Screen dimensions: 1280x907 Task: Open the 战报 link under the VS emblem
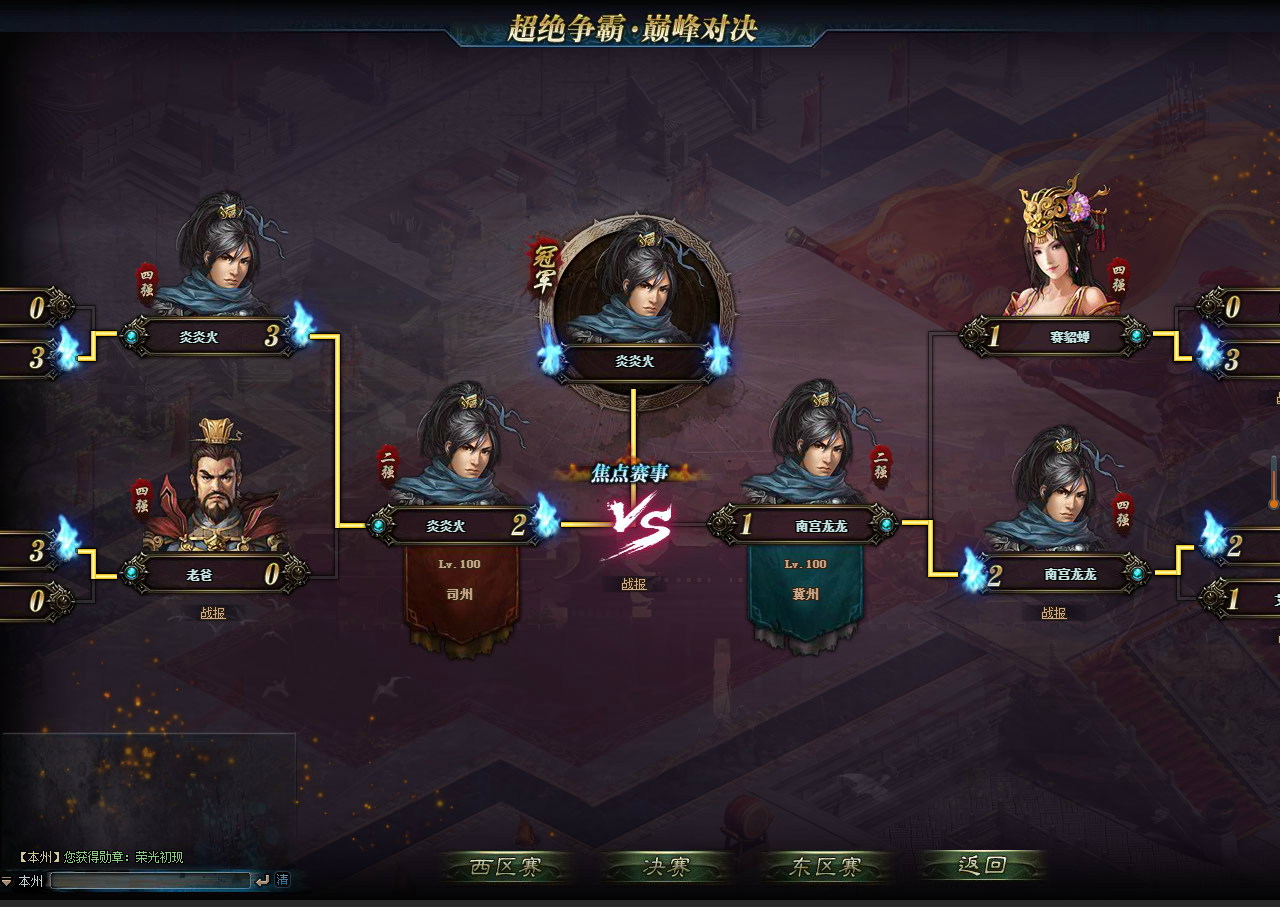[633, 584]
